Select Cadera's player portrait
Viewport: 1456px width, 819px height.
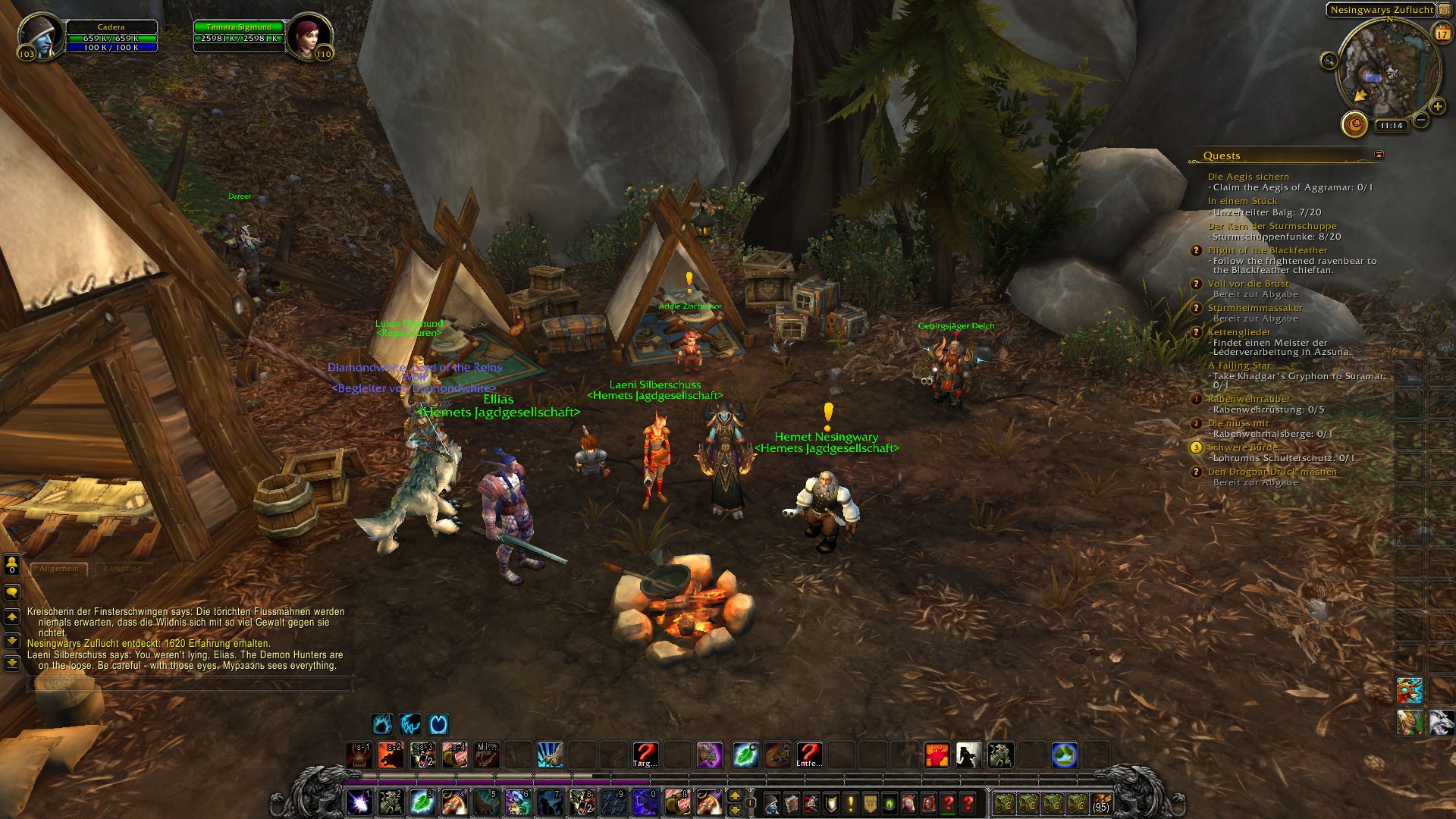click(39, 36)
